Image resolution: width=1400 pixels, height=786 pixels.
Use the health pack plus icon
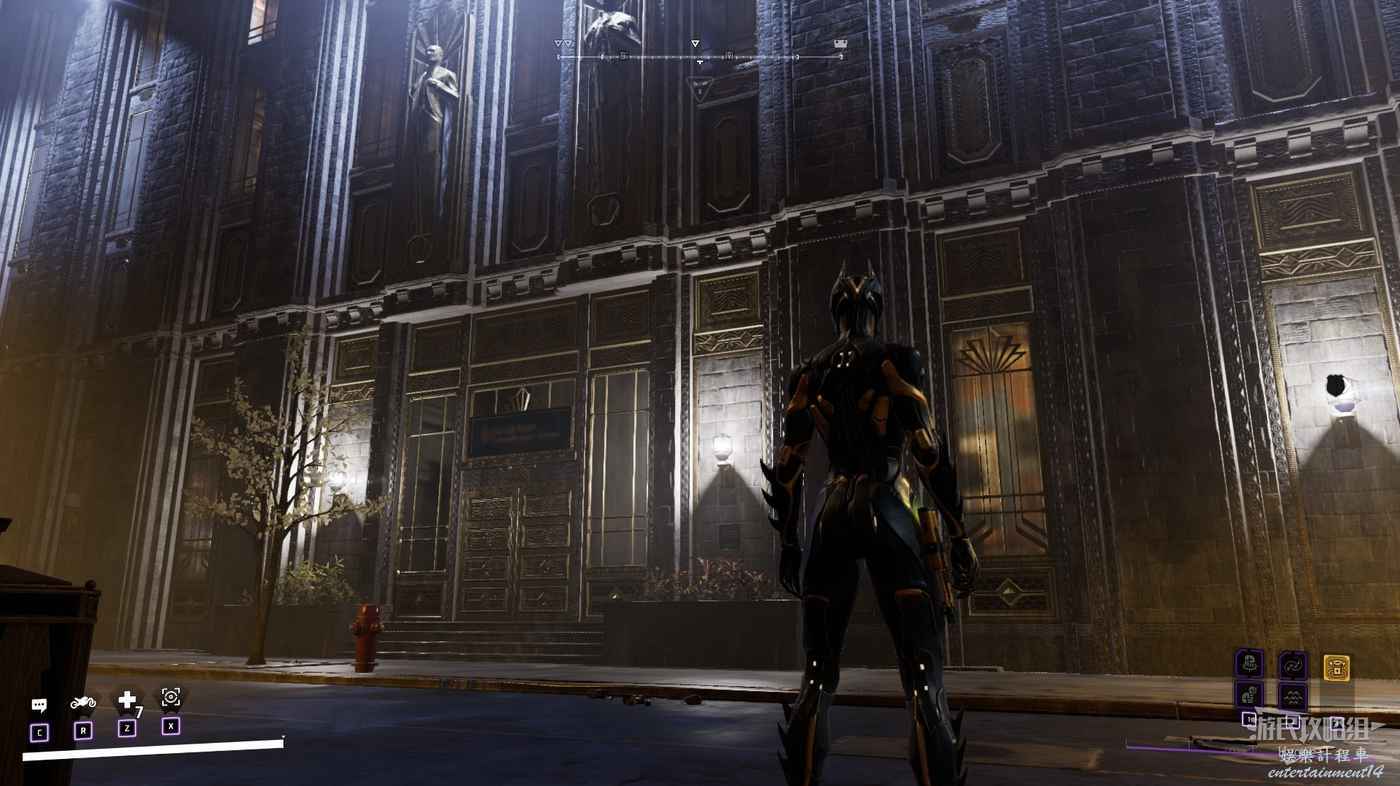click(x=127, y=701)
